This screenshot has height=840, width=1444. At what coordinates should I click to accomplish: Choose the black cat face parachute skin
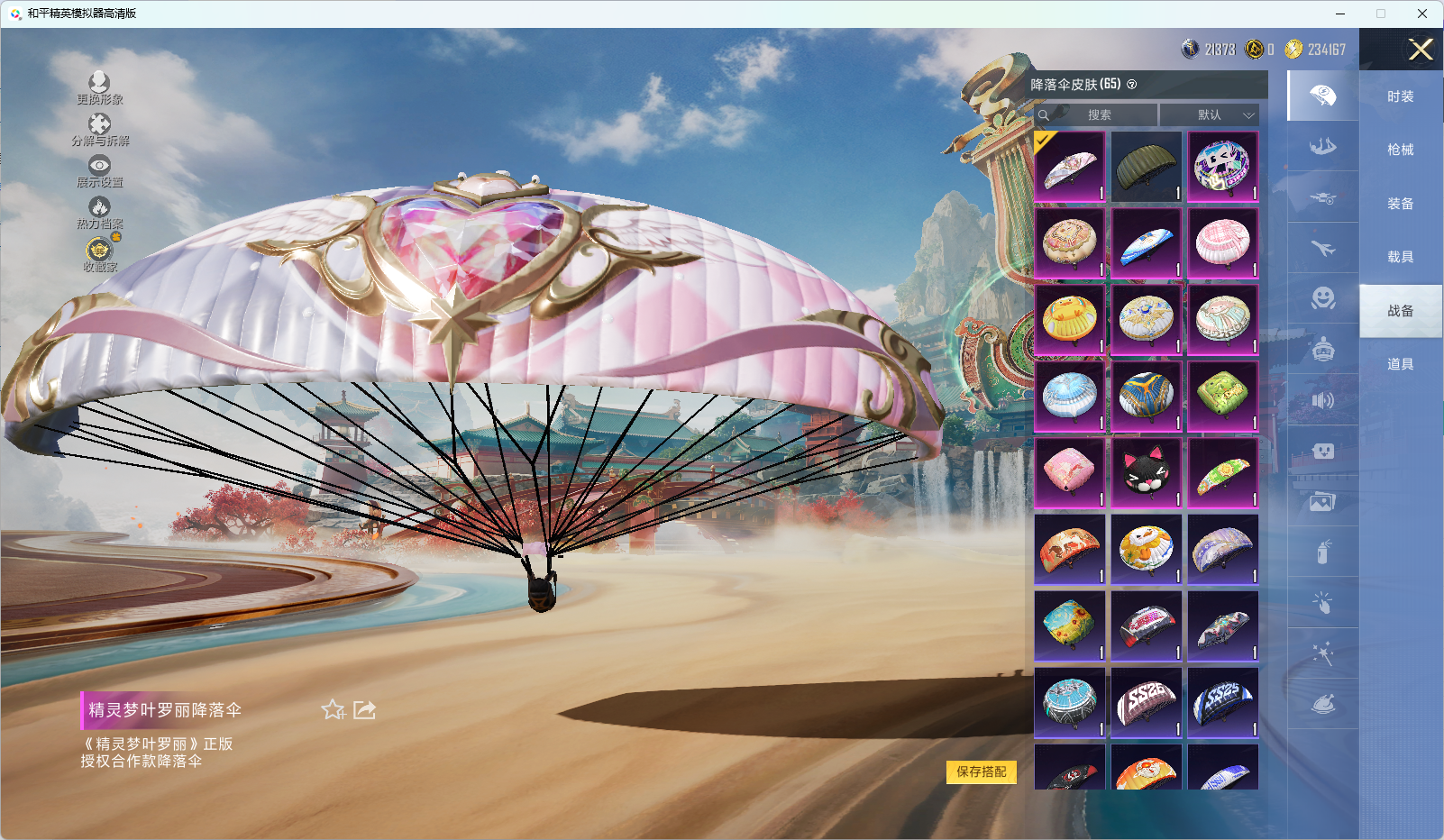tap(1146, 473)
